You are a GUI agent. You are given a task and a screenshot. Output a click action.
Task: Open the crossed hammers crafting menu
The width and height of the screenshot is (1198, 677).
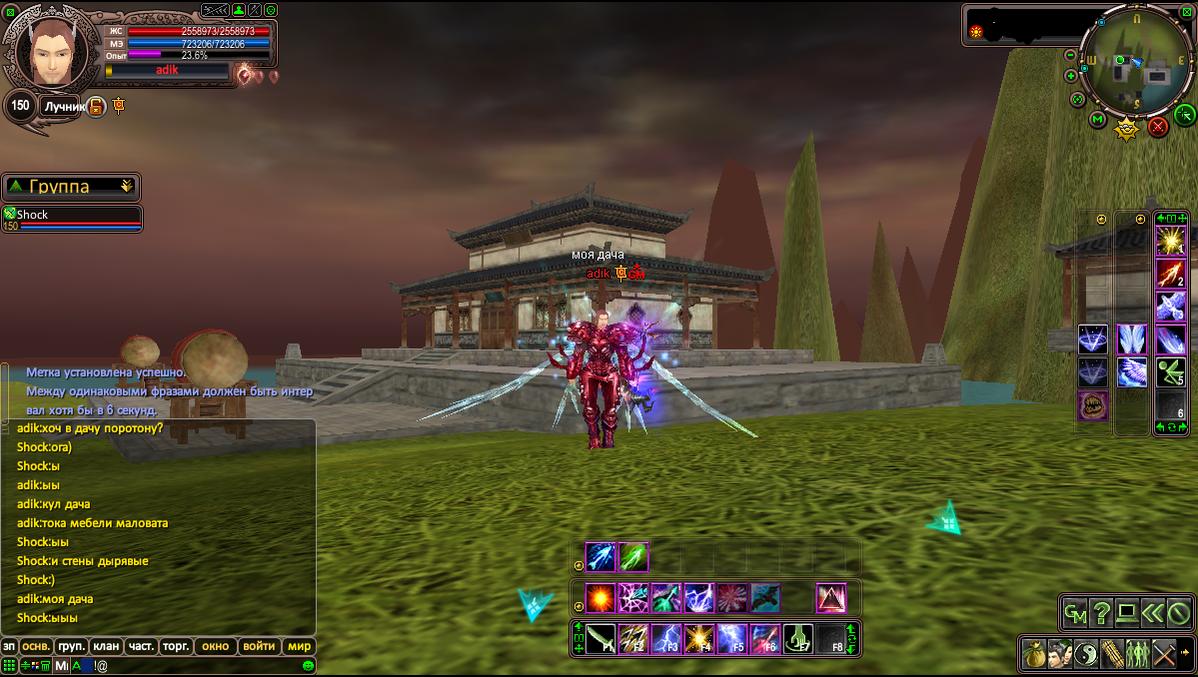click(1164, 655)
